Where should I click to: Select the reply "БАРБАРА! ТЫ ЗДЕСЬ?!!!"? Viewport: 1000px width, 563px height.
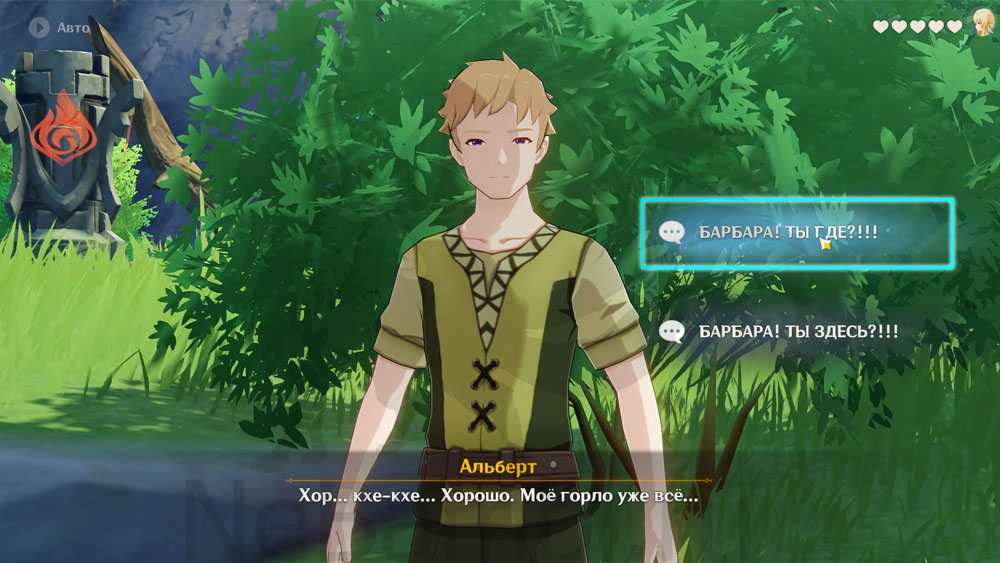click(x=796, y=330)
